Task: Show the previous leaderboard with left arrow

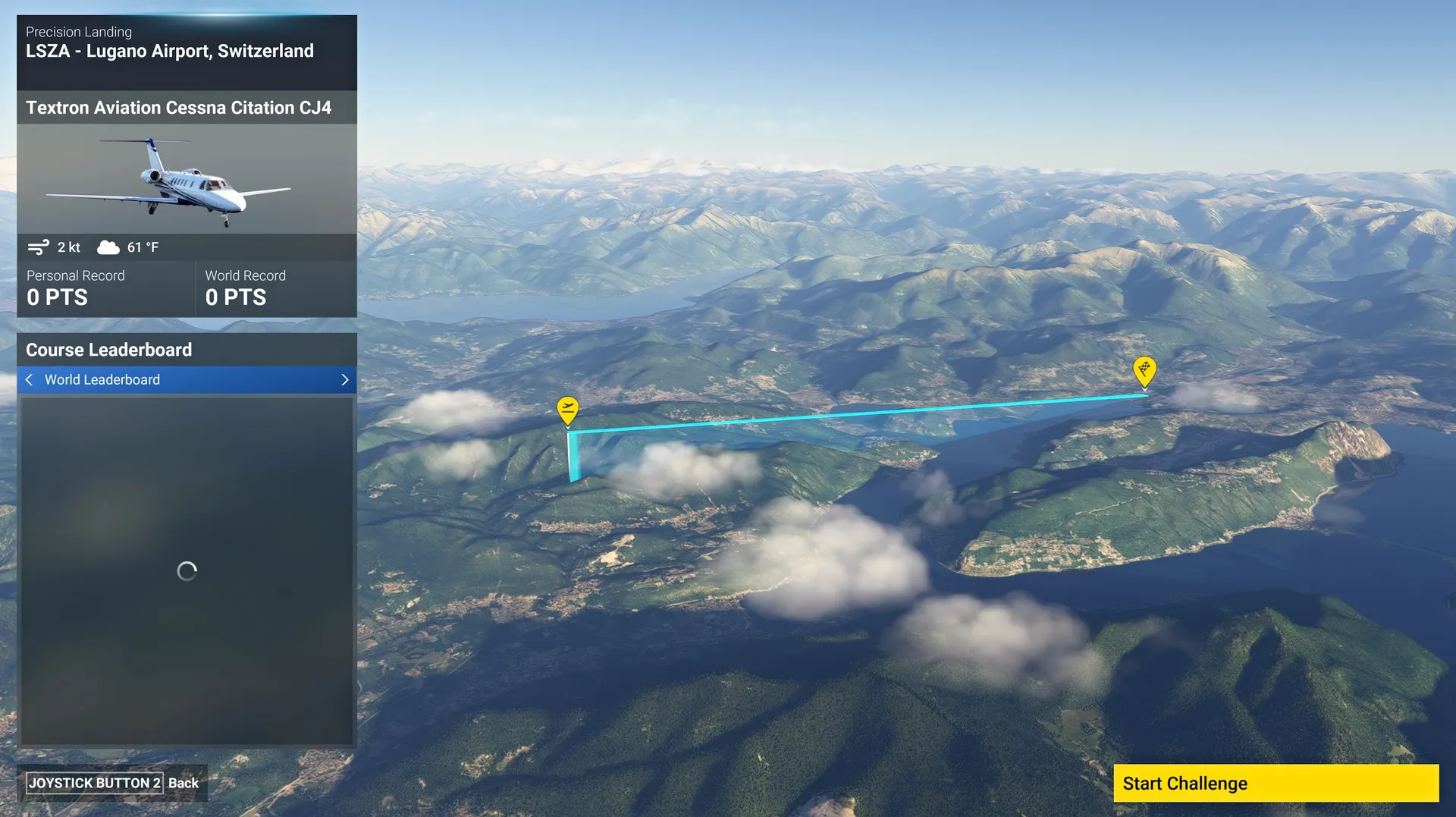Action: (x=29, y=379)
